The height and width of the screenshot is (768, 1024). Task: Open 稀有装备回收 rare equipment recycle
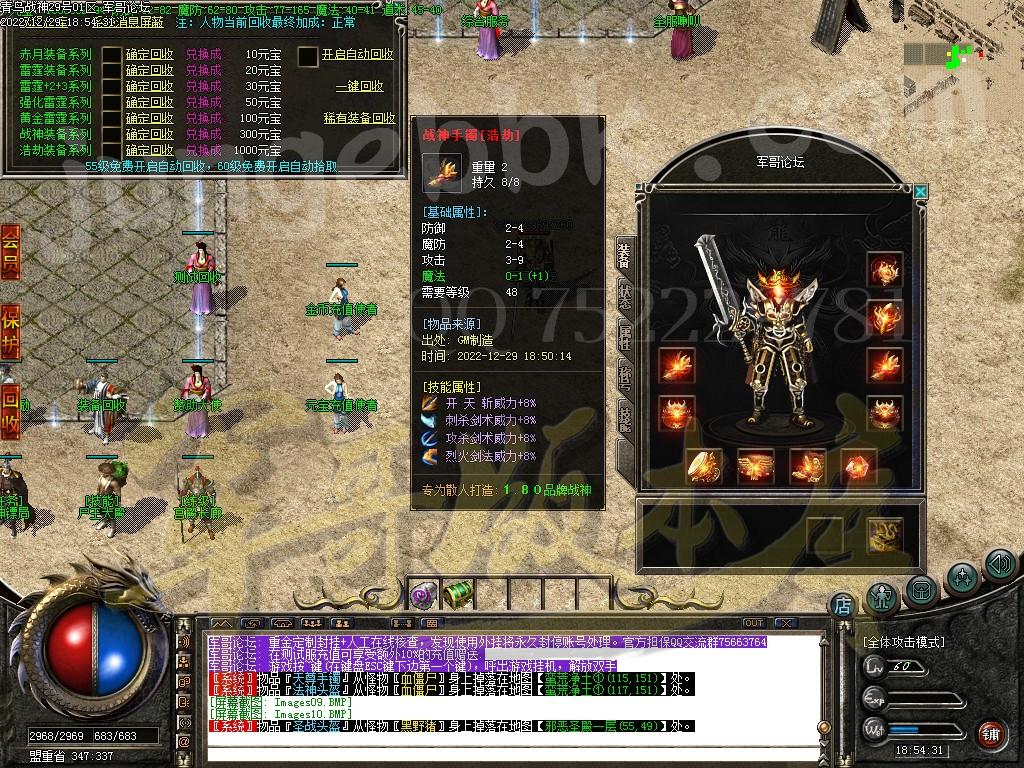pos(359,118)
